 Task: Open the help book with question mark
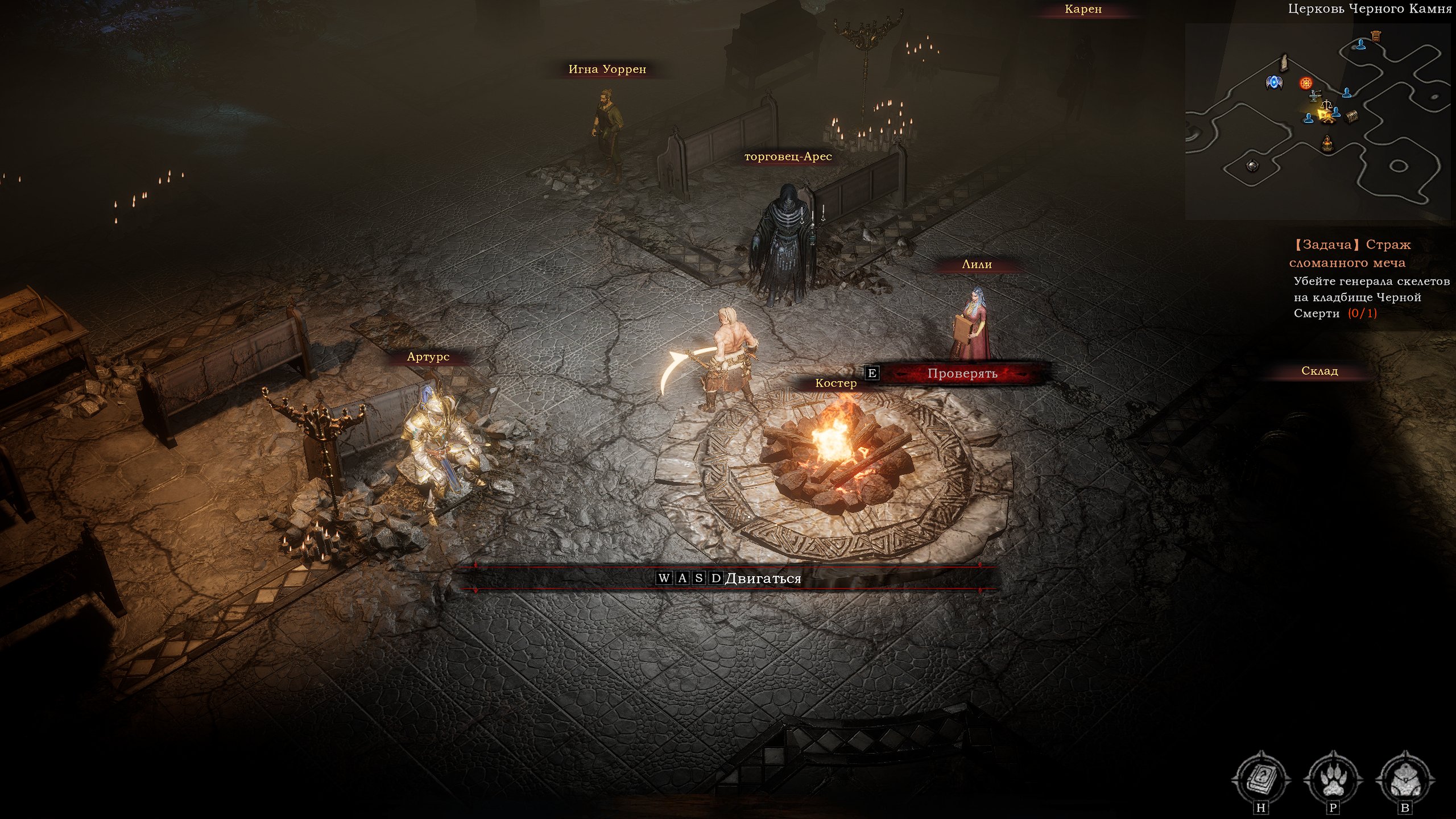click(1261, 778)
